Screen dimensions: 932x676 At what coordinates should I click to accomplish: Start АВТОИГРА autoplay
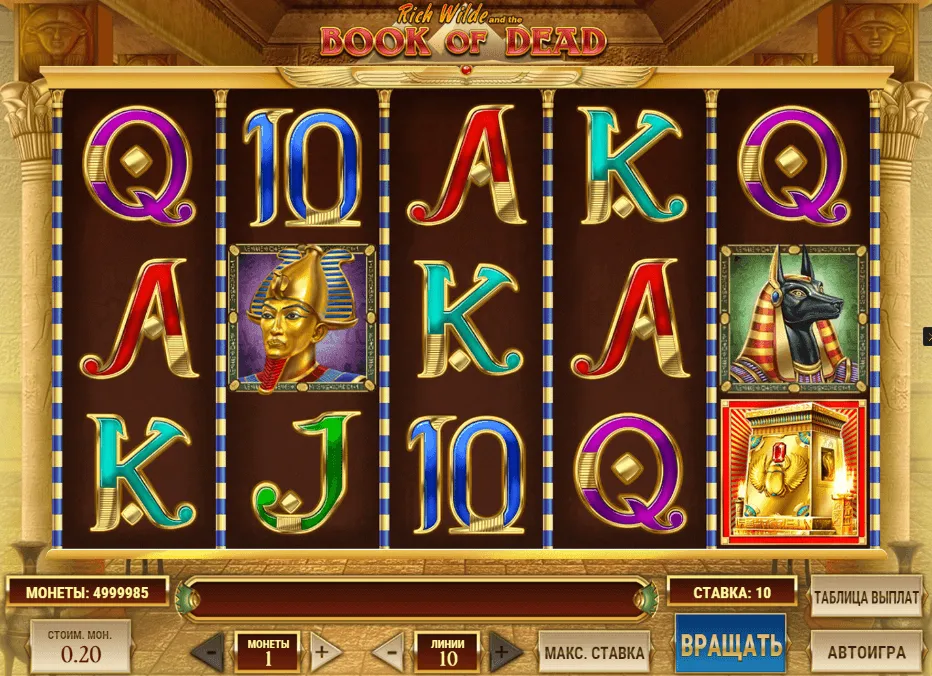click(865, 653)
